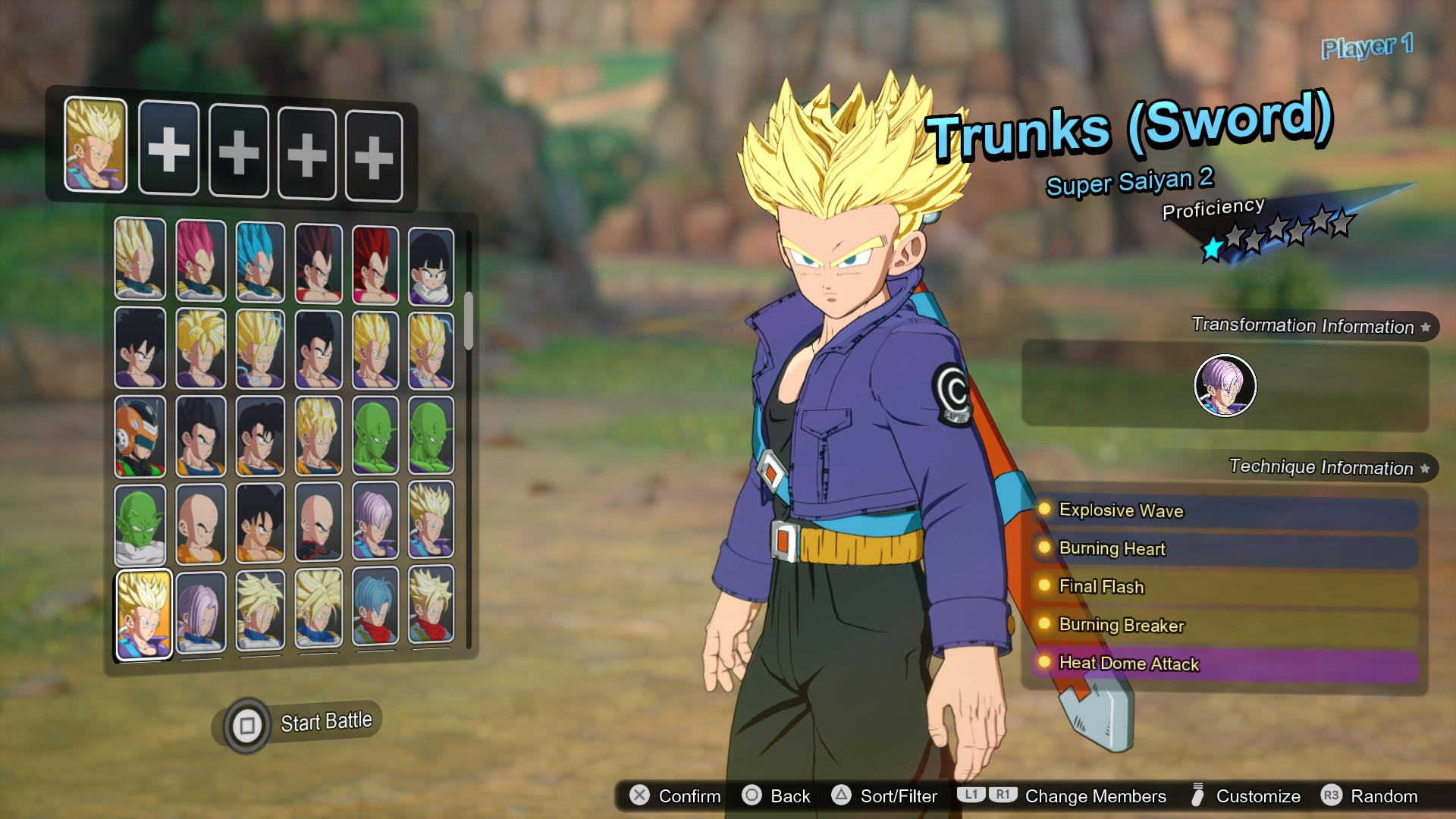The image size is (1456, 819).
Task: Select Piccolo wearing the white cape
Action: pyautogui.click(x=140, y=525)
